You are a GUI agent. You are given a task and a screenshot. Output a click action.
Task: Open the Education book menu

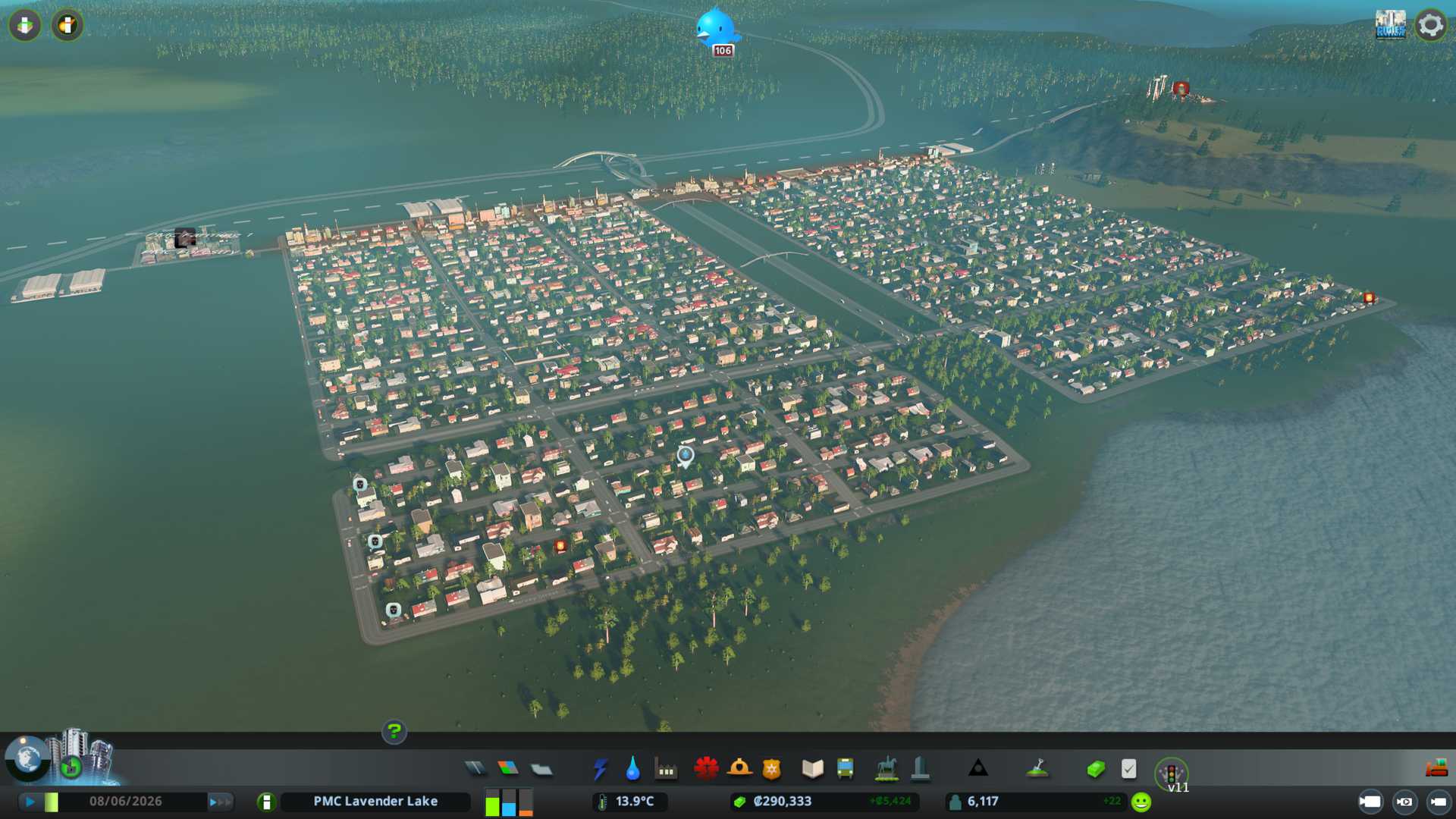click(812, 769)
